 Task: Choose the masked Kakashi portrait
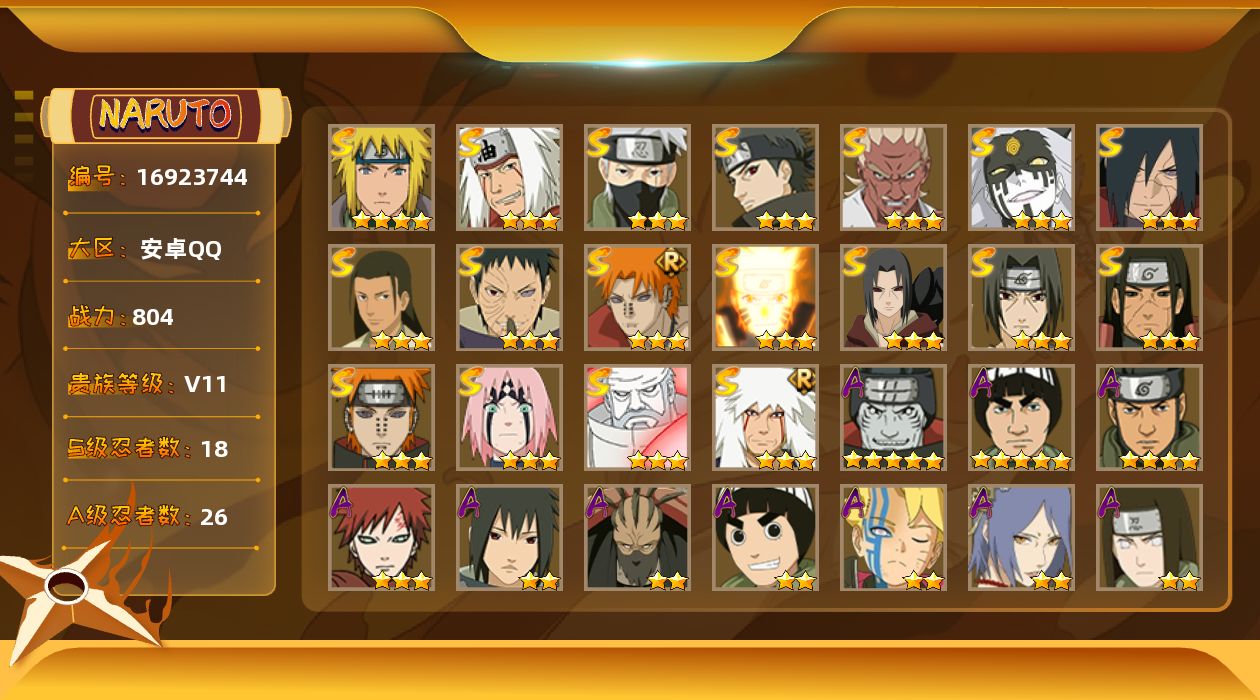(x=637, y=178)
